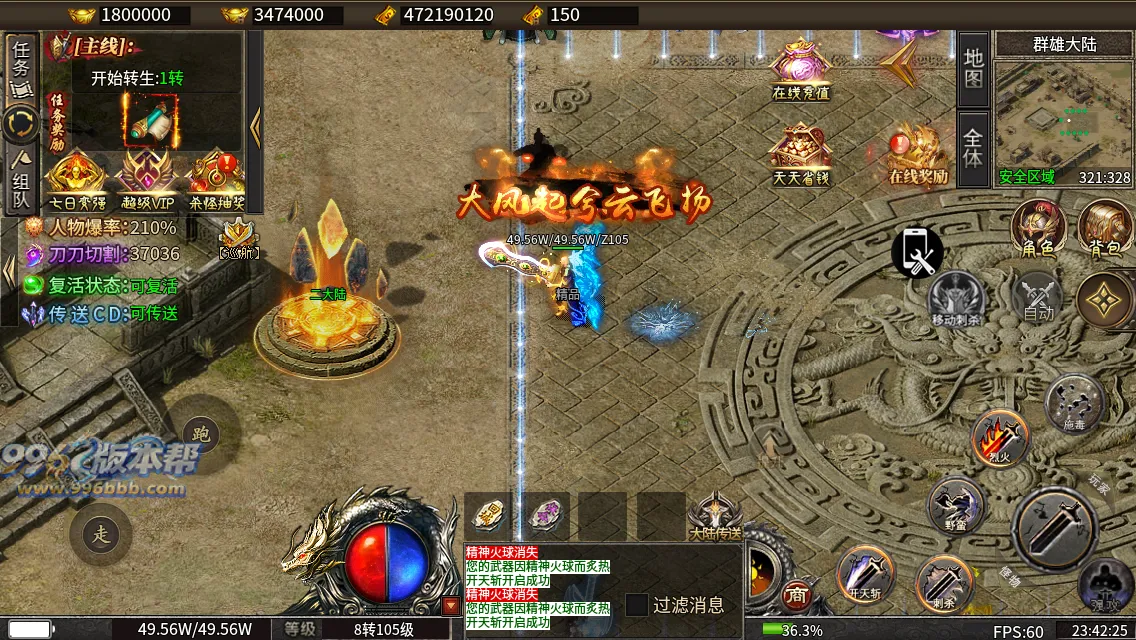
Task: Open the 杀怪抽奖 lottery icon
Action: click(216, 178)
